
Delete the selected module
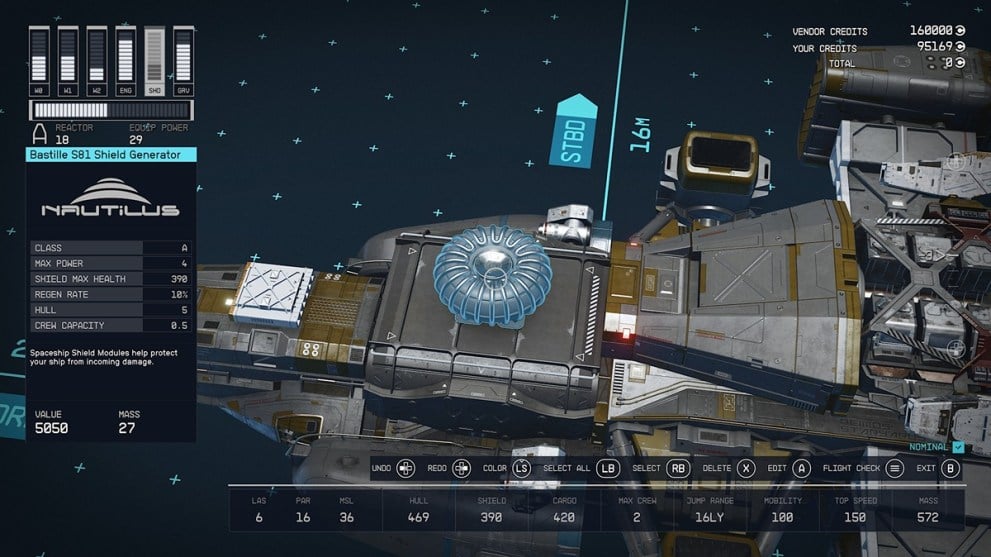[745, 468]
